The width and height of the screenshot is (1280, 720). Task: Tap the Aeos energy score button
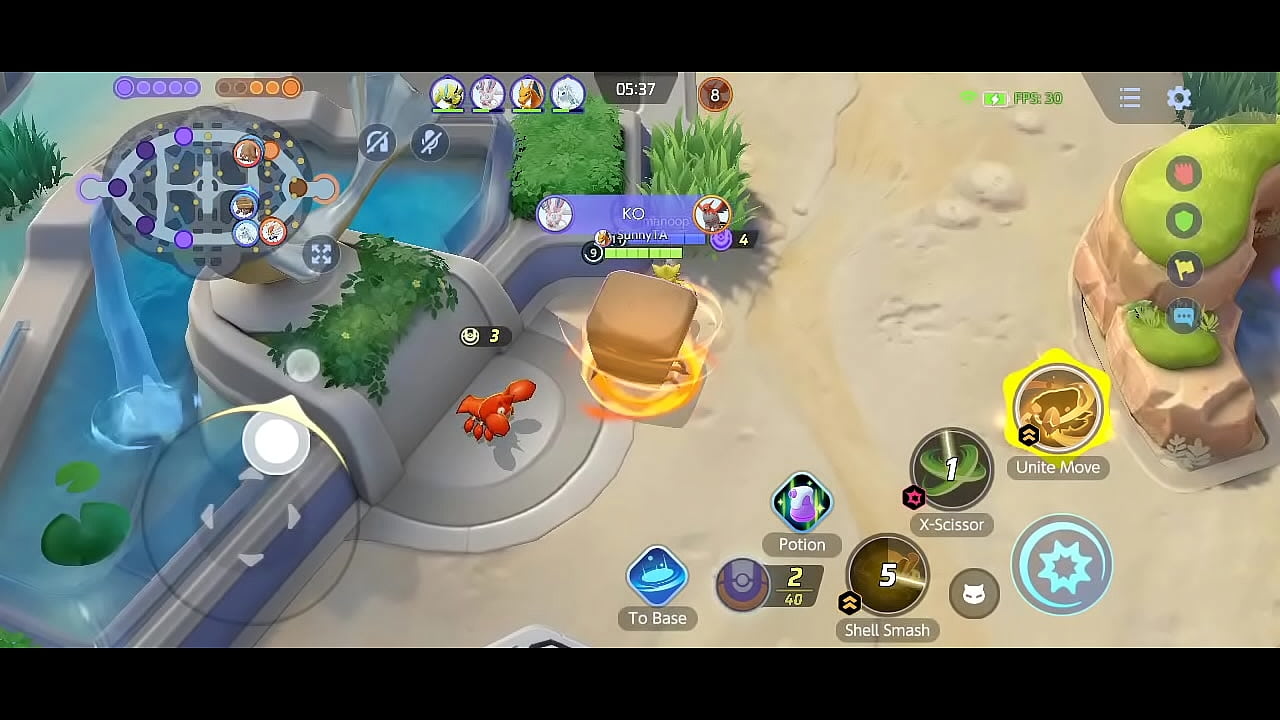(x=743, y=585)
